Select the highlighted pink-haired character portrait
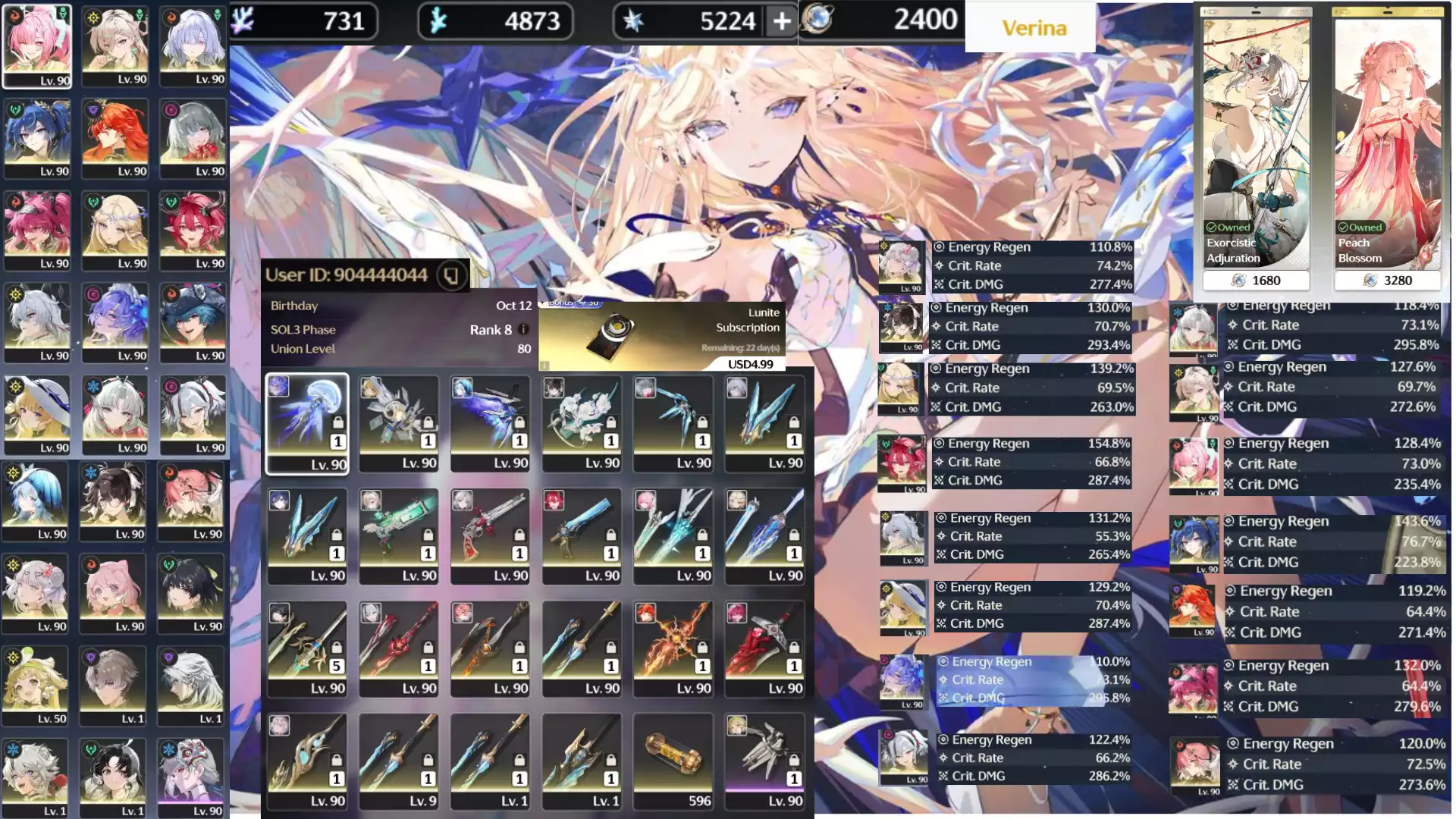Image resolution: width=1456 pixels, height=819 pixels. point(37,46)
